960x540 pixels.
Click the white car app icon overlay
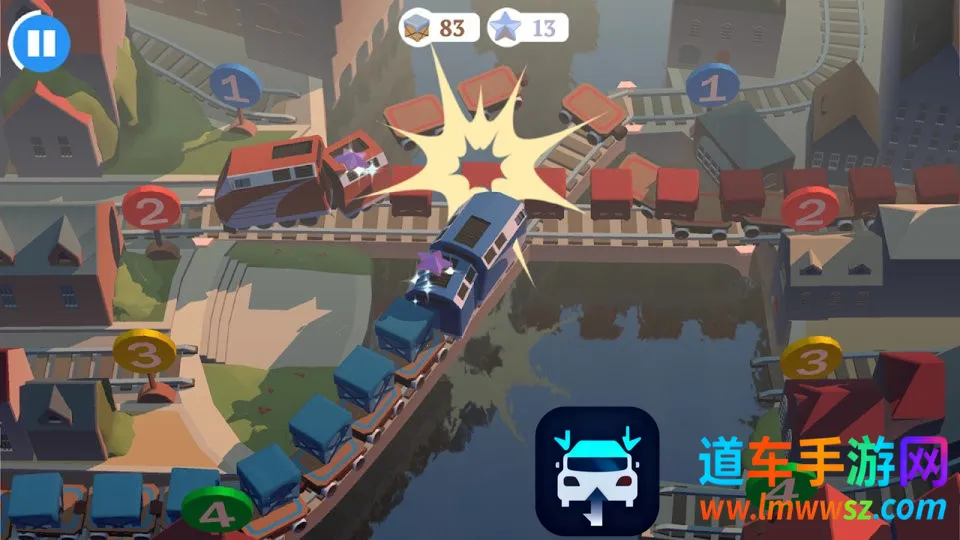[x=597, y=469]
